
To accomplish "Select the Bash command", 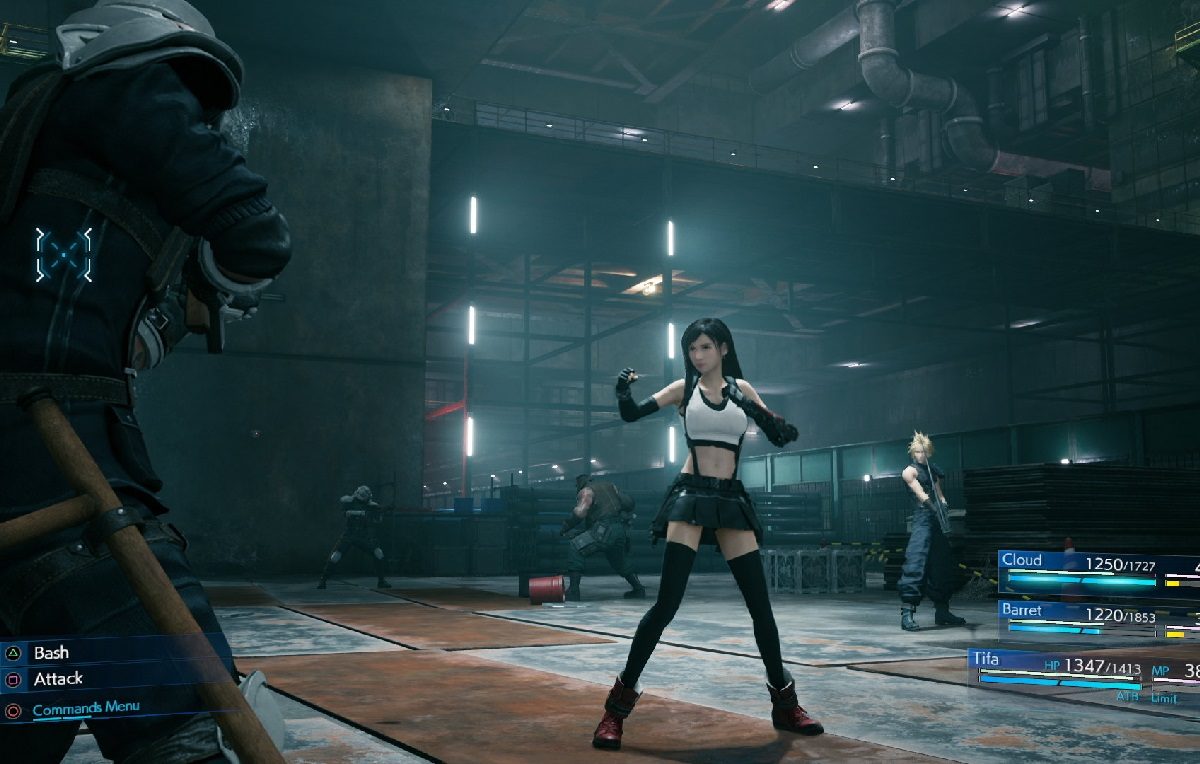I will (x=52, y=653).
